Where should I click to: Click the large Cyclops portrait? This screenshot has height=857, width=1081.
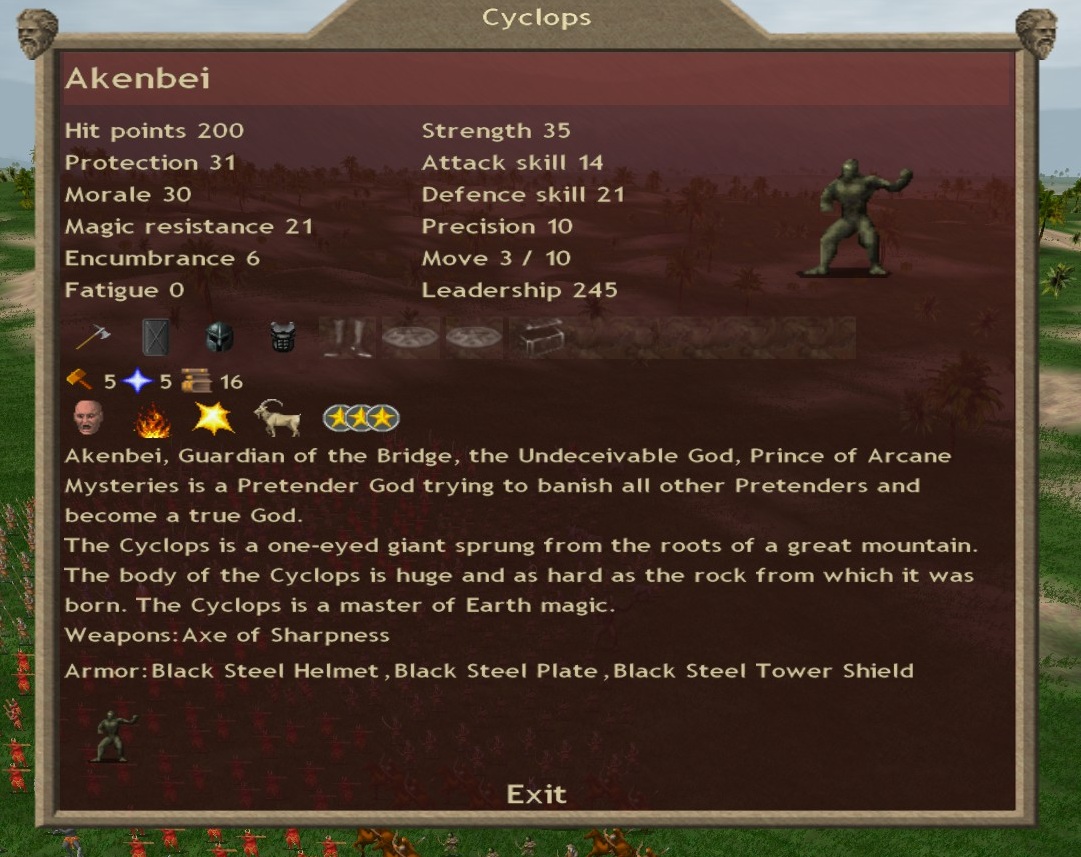pyautogui.click(x=858, y=217)
